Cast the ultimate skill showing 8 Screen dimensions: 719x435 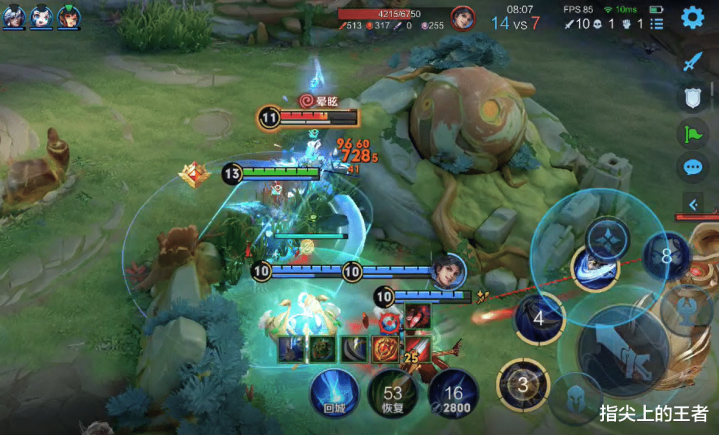coord(666,256)
